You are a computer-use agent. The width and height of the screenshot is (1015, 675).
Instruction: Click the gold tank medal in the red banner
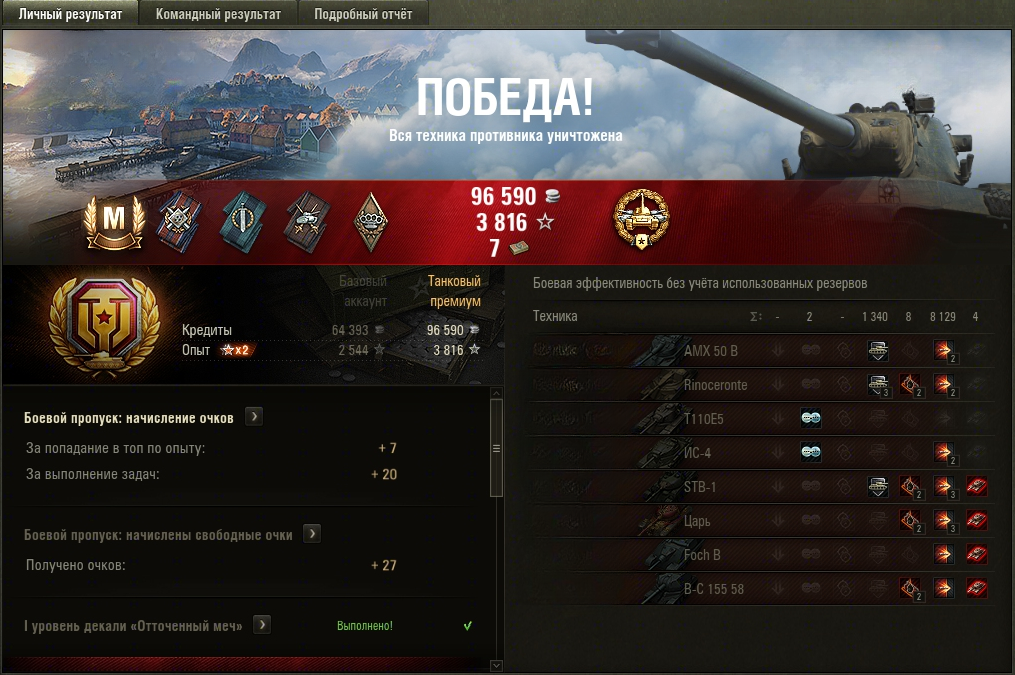[x=641, y=218]
